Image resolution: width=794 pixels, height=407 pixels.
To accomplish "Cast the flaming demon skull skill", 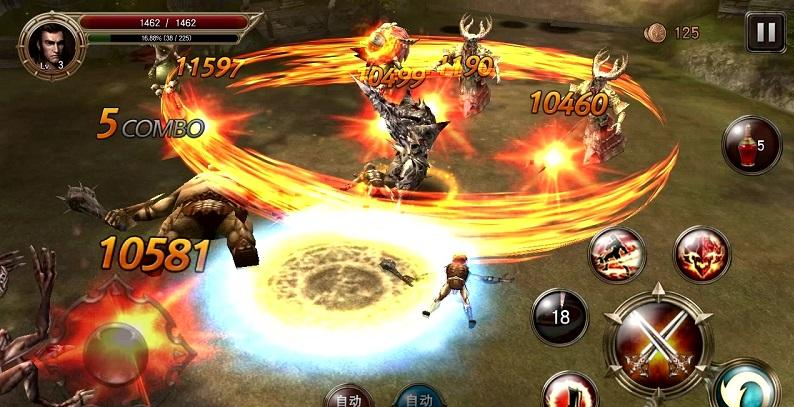I will [702, 254].
